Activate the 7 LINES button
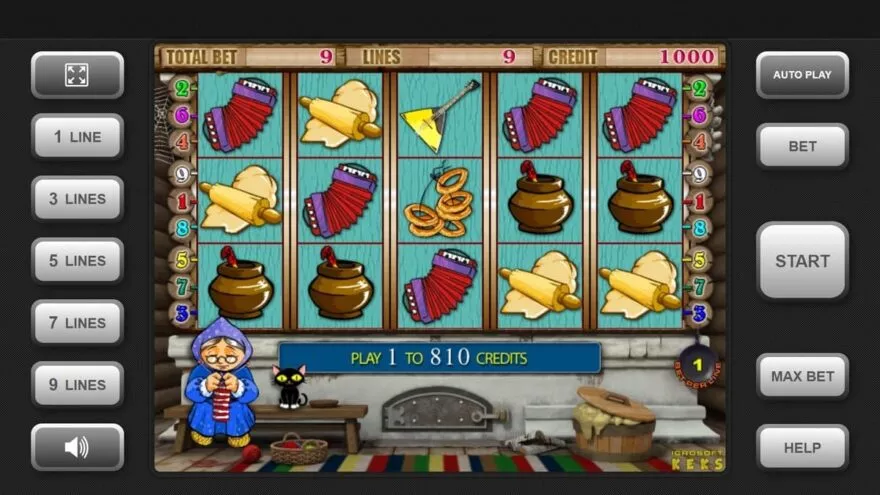This screenshot has height=495, width=880. click(77, 323)
